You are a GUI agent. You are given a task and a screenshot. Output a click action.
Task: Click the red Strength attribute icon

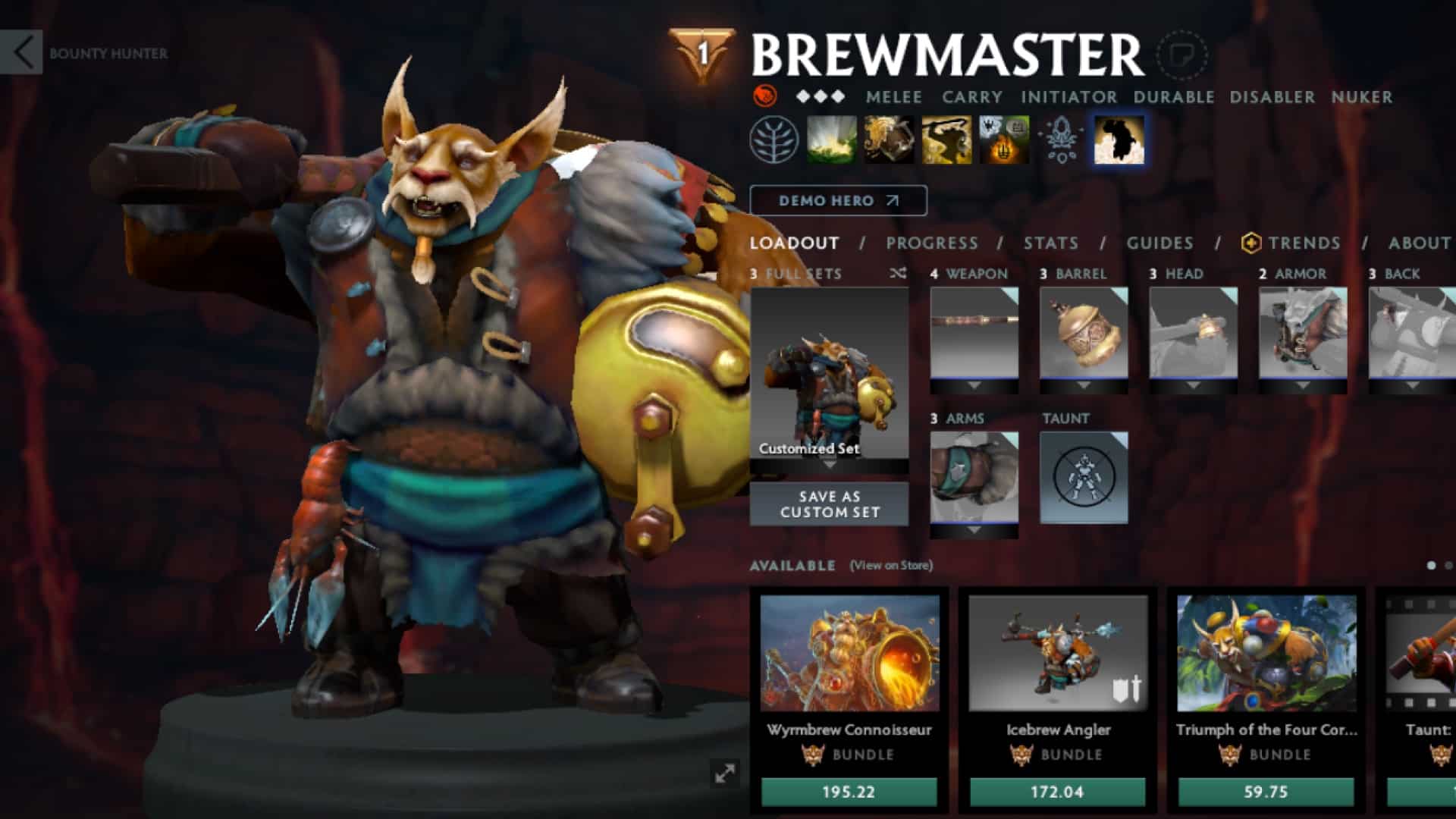[766, 97]
